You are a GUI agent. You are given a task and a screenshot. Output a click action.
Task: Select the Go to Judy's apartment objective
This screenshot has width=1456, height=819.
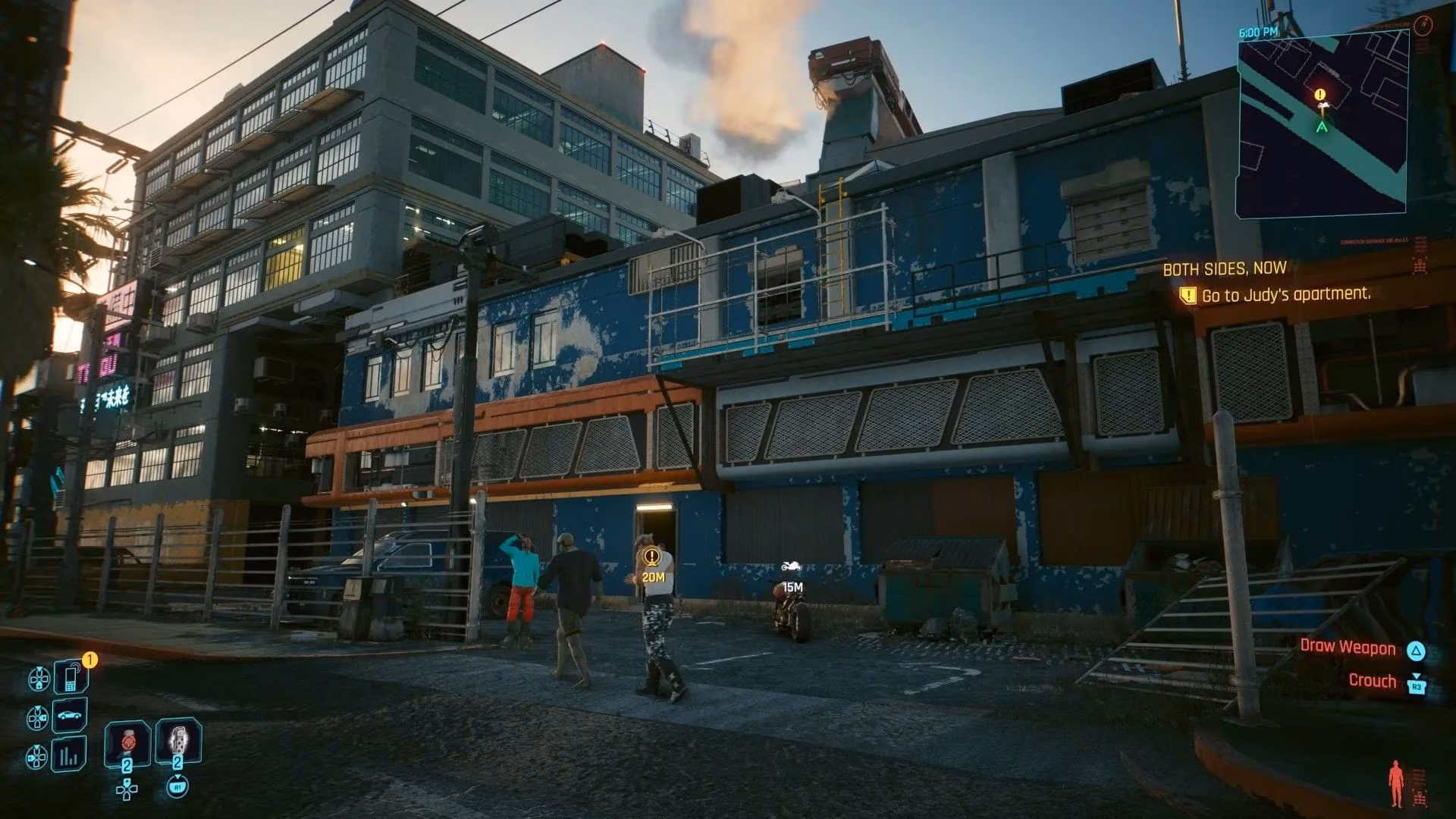tap(1286, 294)
